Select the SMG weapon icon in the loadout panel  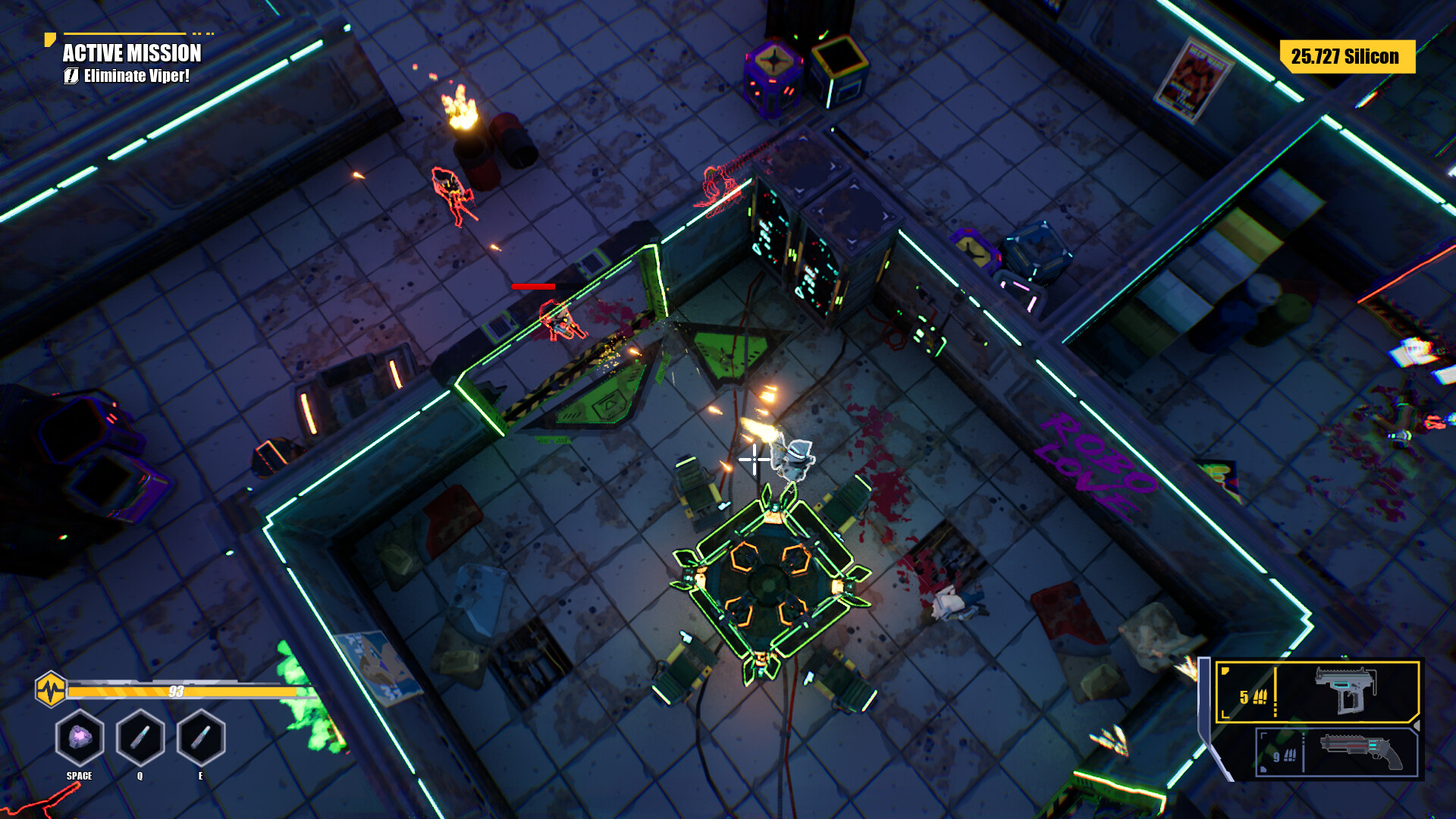coord(1345,691)
